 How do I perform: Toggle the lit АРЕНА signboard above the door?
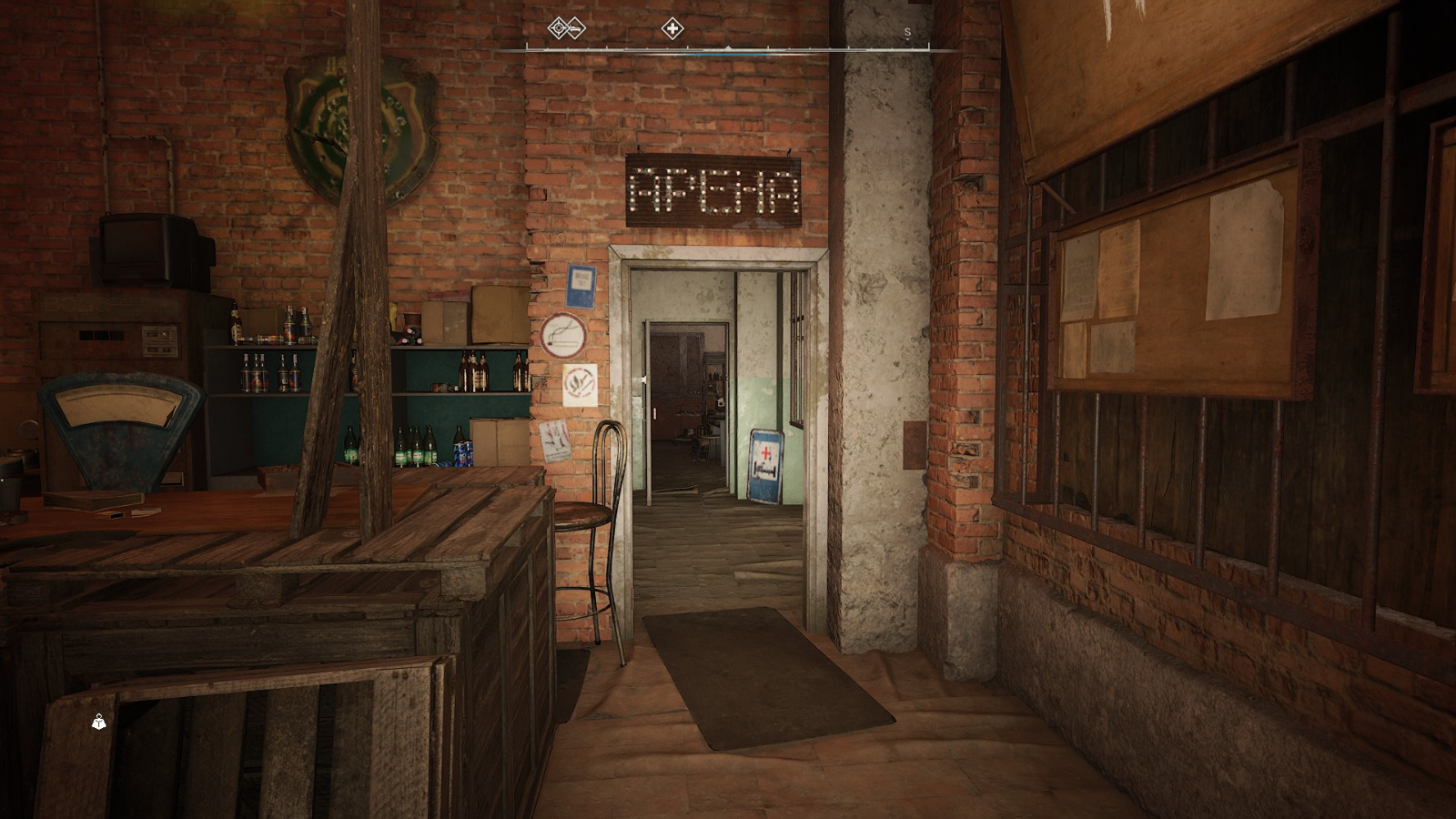coord(713,188)
